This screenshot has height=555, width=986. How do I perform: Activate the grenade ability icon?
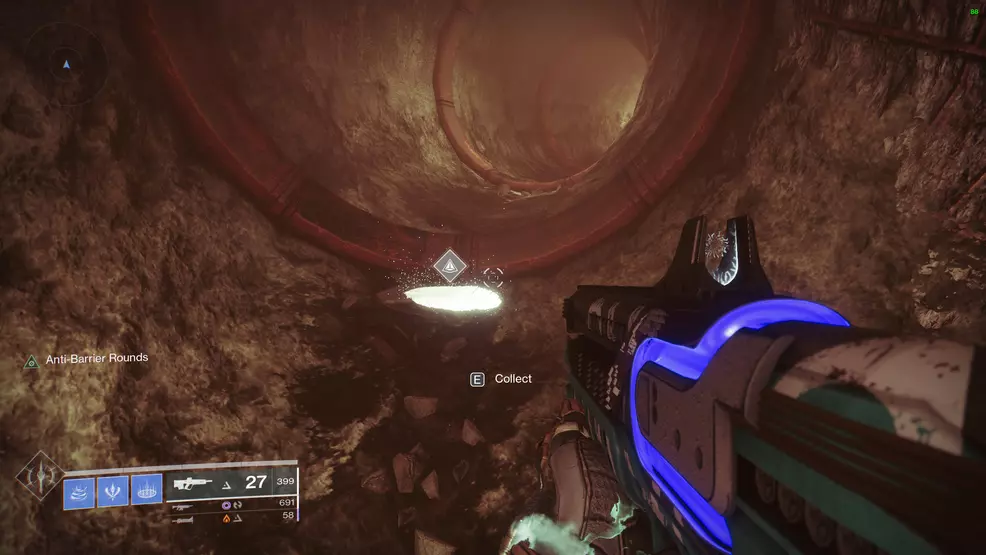(x=79, y=492)
